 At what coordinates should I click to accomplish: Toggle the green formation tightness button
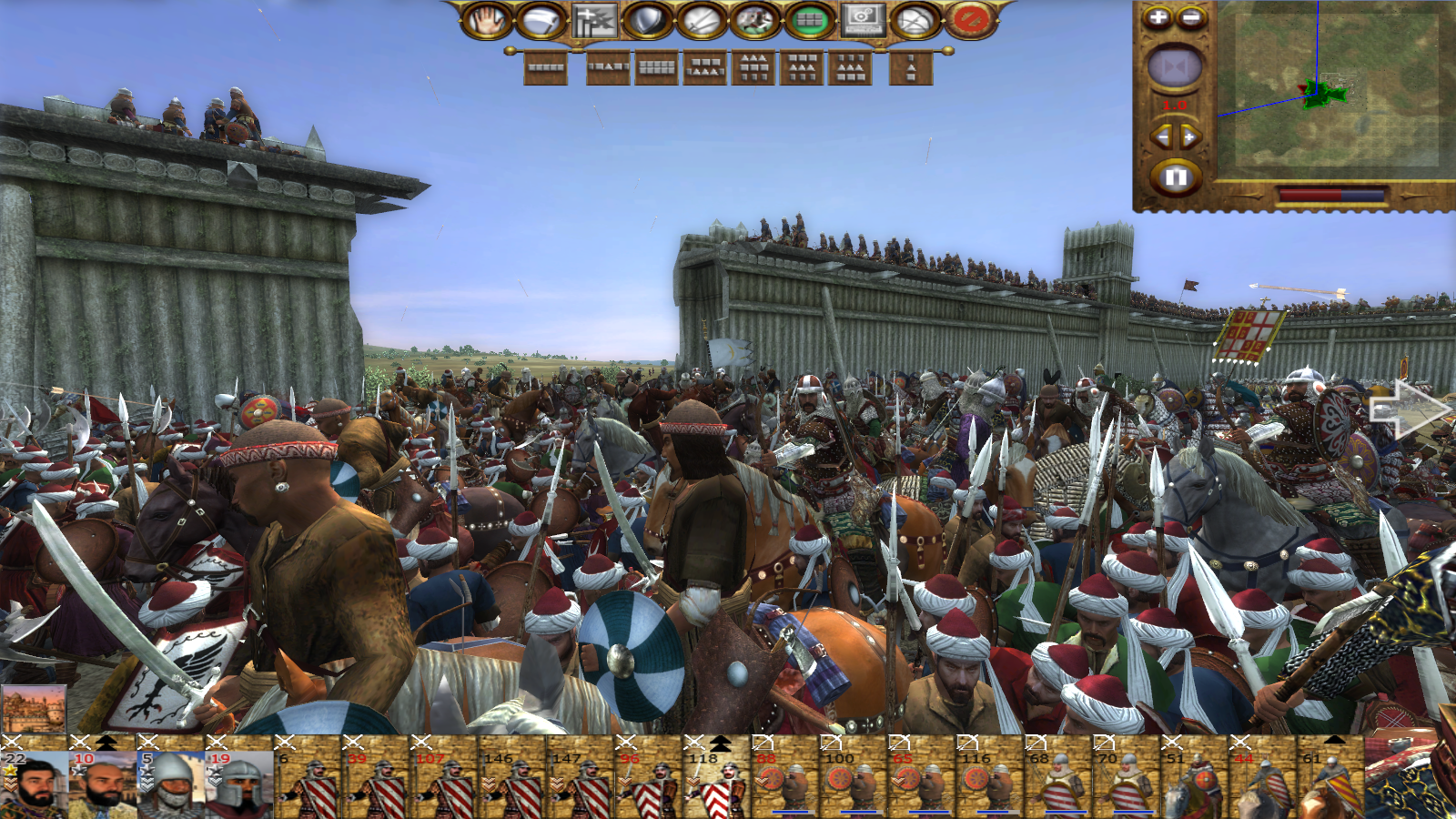pyautogui.click(x=809, y=20)
